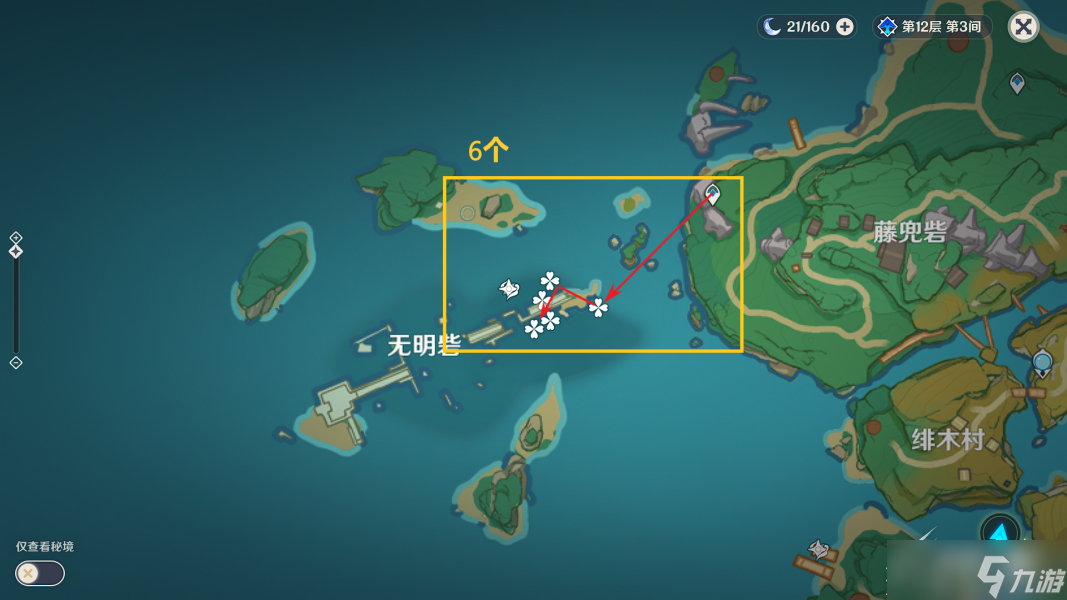
Task: Click the map zoom slider handle
Action: pos(16,252)
